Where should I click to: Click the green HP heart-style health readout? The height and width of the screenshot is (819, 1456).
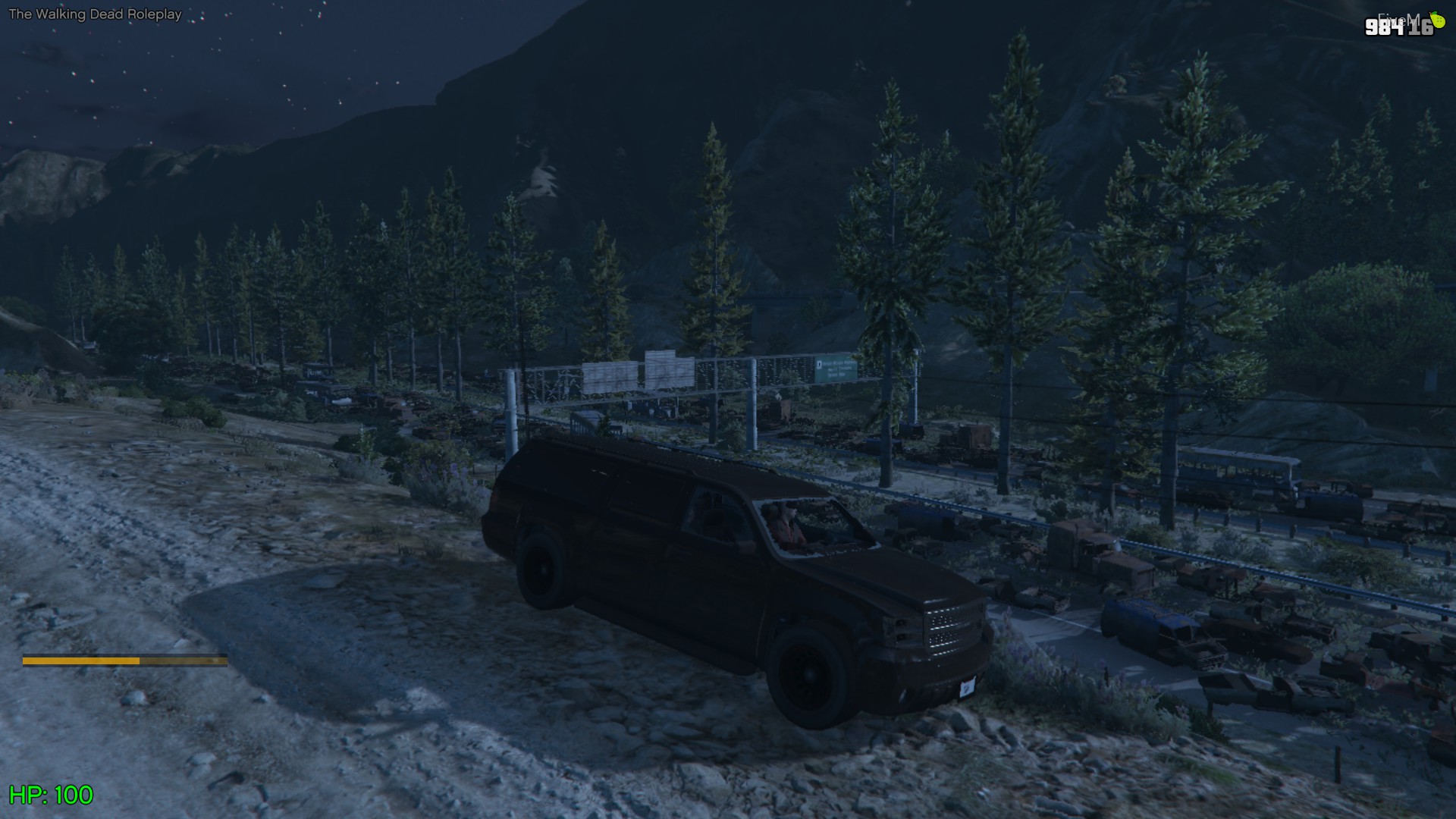(x=53, y=796)
